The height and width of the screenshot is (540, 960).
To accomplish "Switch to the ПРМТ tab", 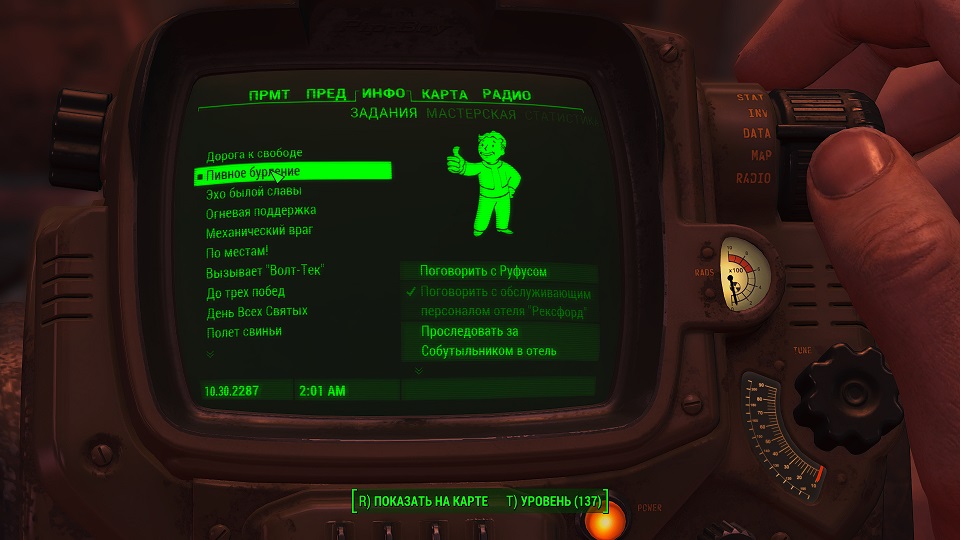I will [x=269, y=95].
